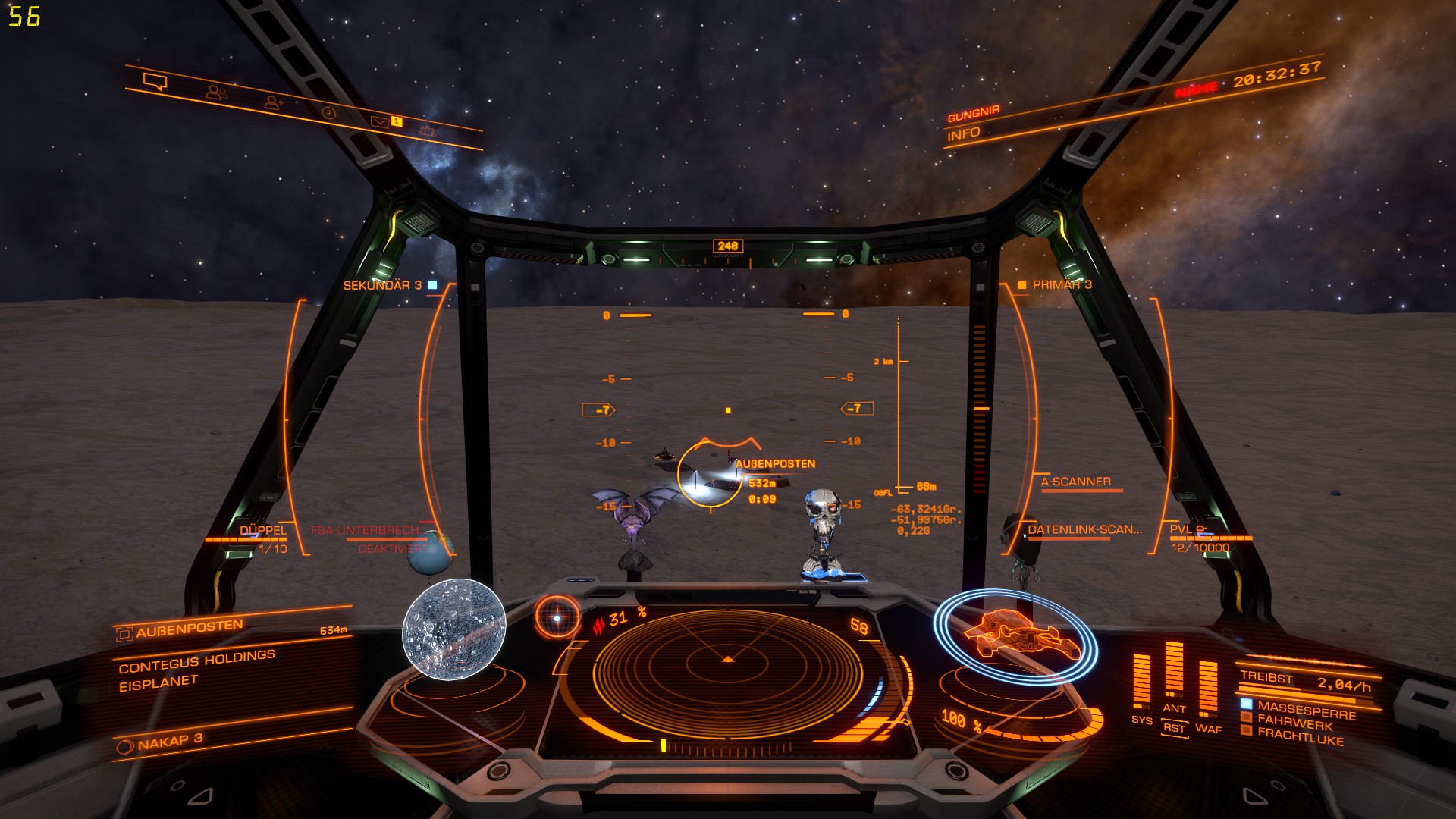Image resolution: width=1456 pixels, height=819 pixels.
Task: Open the comms settings gear tab
Action: pos(428,130)
